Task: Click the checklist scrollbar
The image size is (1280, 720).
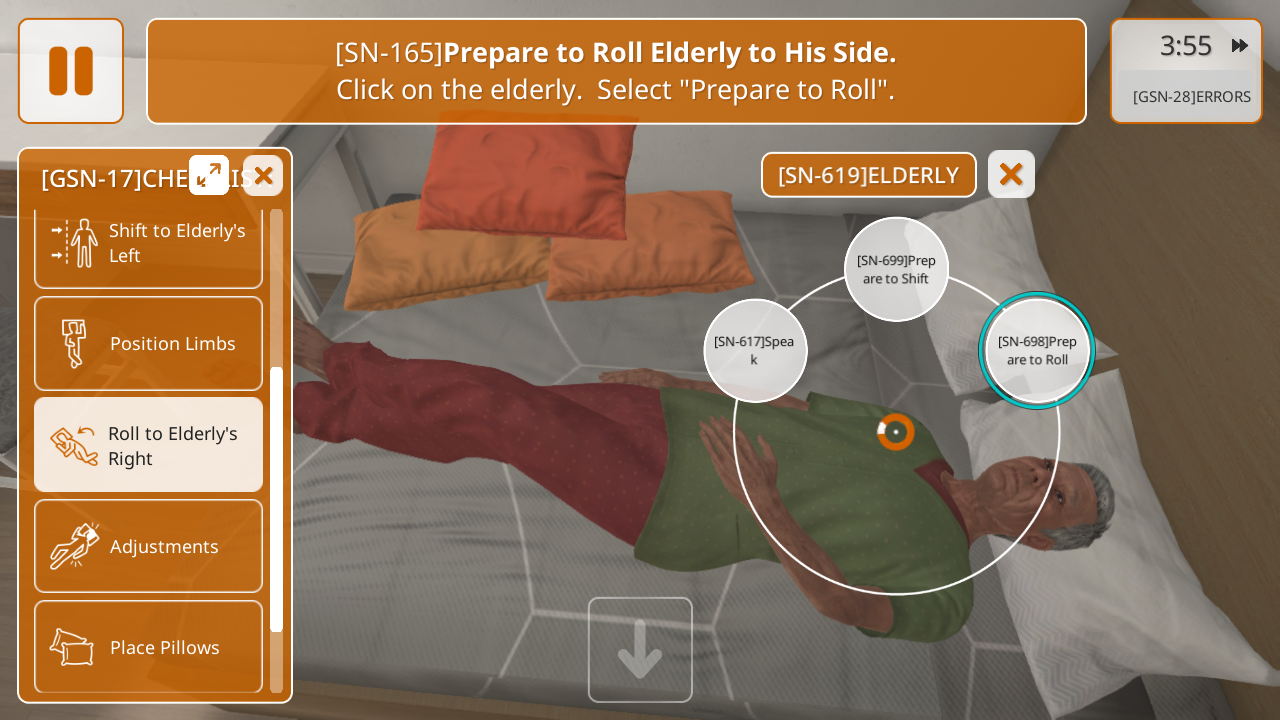Action: (277, 498)
